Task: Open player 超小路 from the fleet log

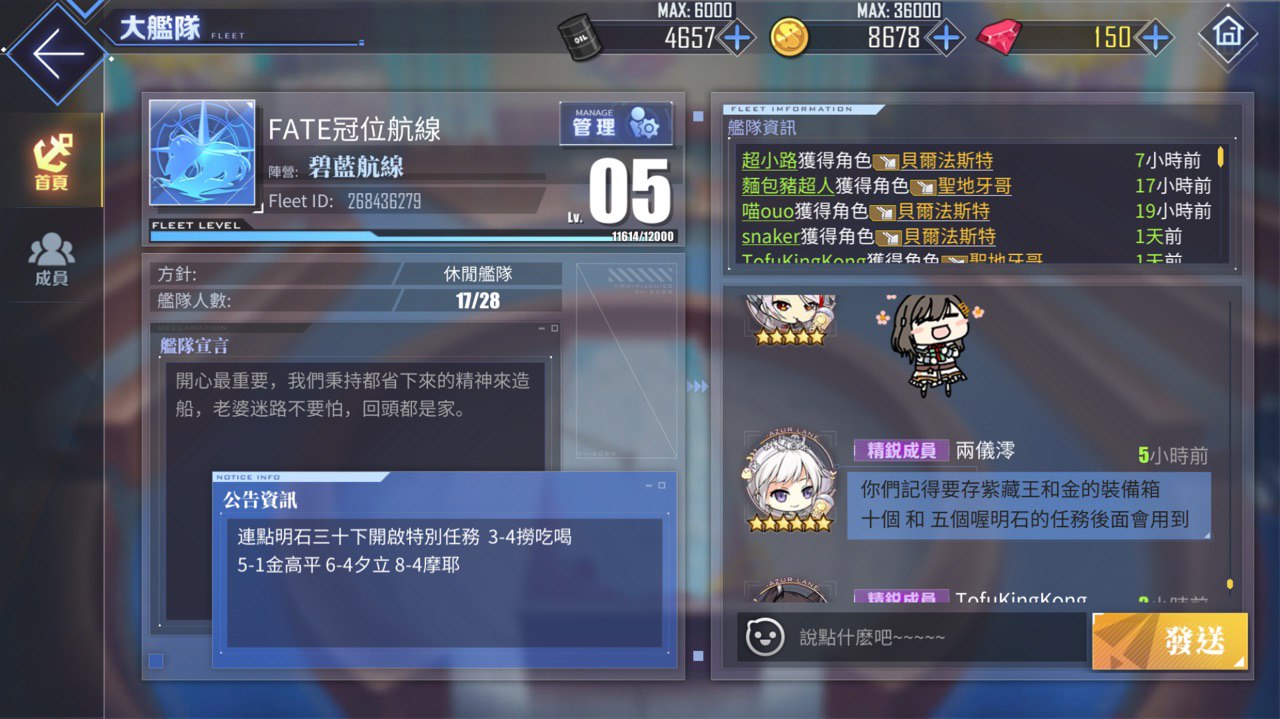Action: (769, 160)
